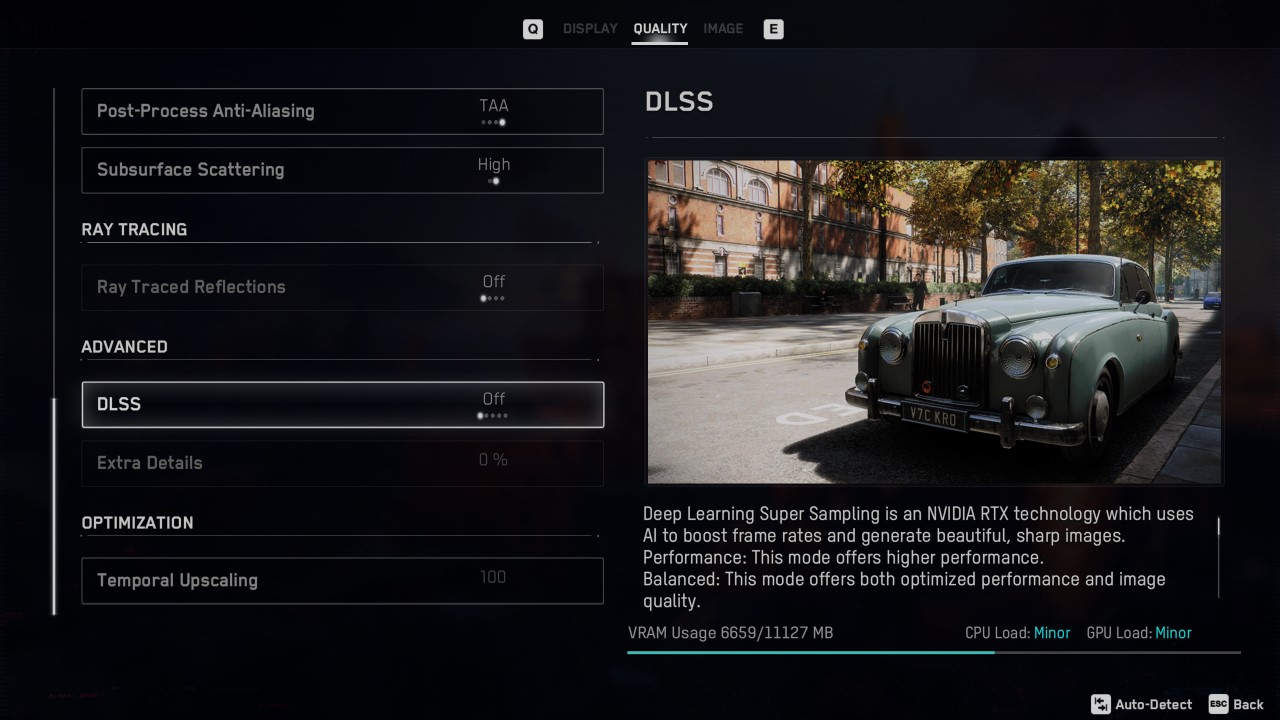Click the Temporal Upscaling setting

[x=342, y=580]
